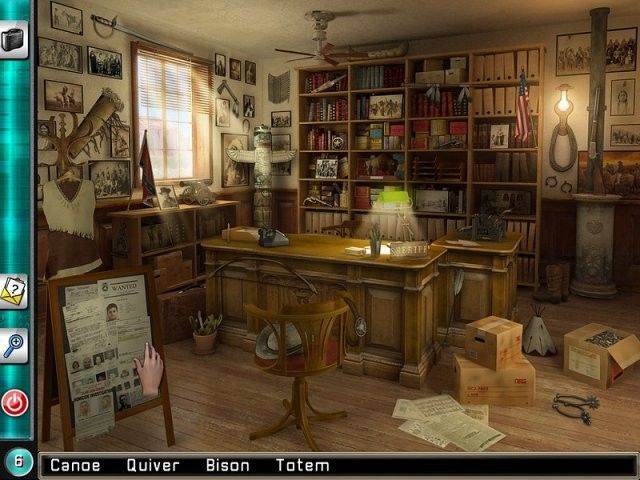Click the red power quit button
Viewport: 640px width, 480px height.
click(14, 402)
